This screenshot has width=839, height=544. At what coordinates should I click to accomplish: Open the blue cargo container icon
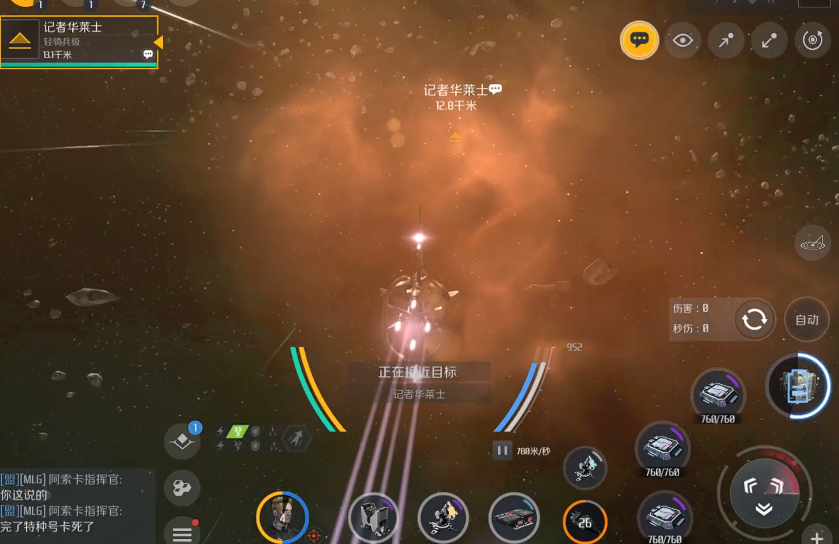(x=797, y=385)
